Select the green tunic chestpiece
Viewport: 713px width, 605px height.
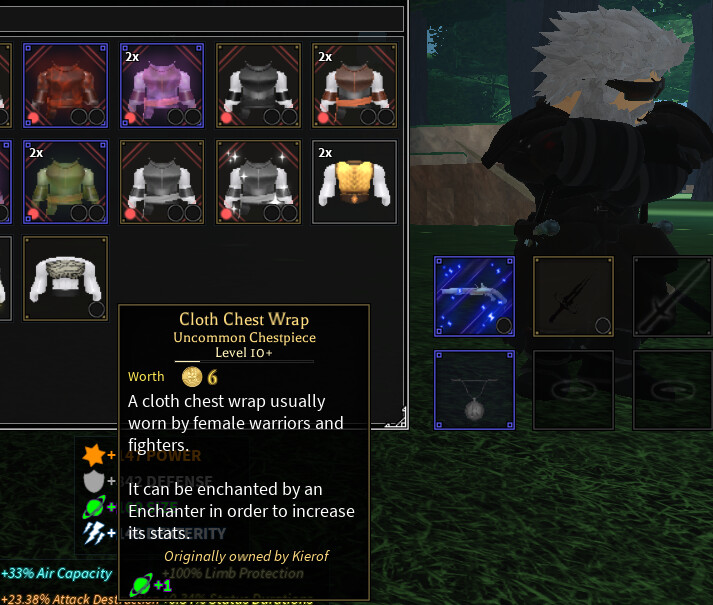pos(66,181)
